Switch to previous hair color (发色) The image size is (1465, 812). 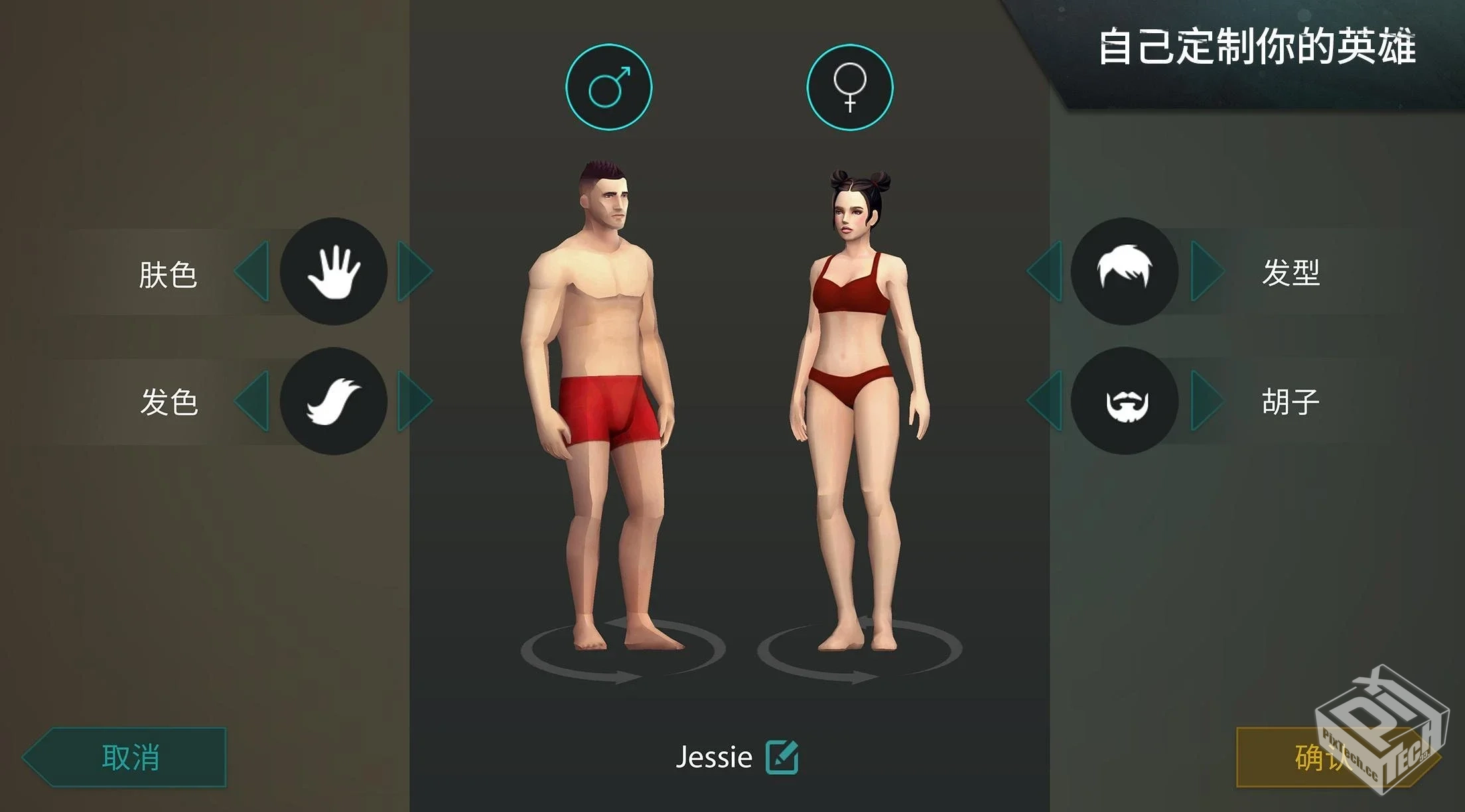tap(253, 401)
